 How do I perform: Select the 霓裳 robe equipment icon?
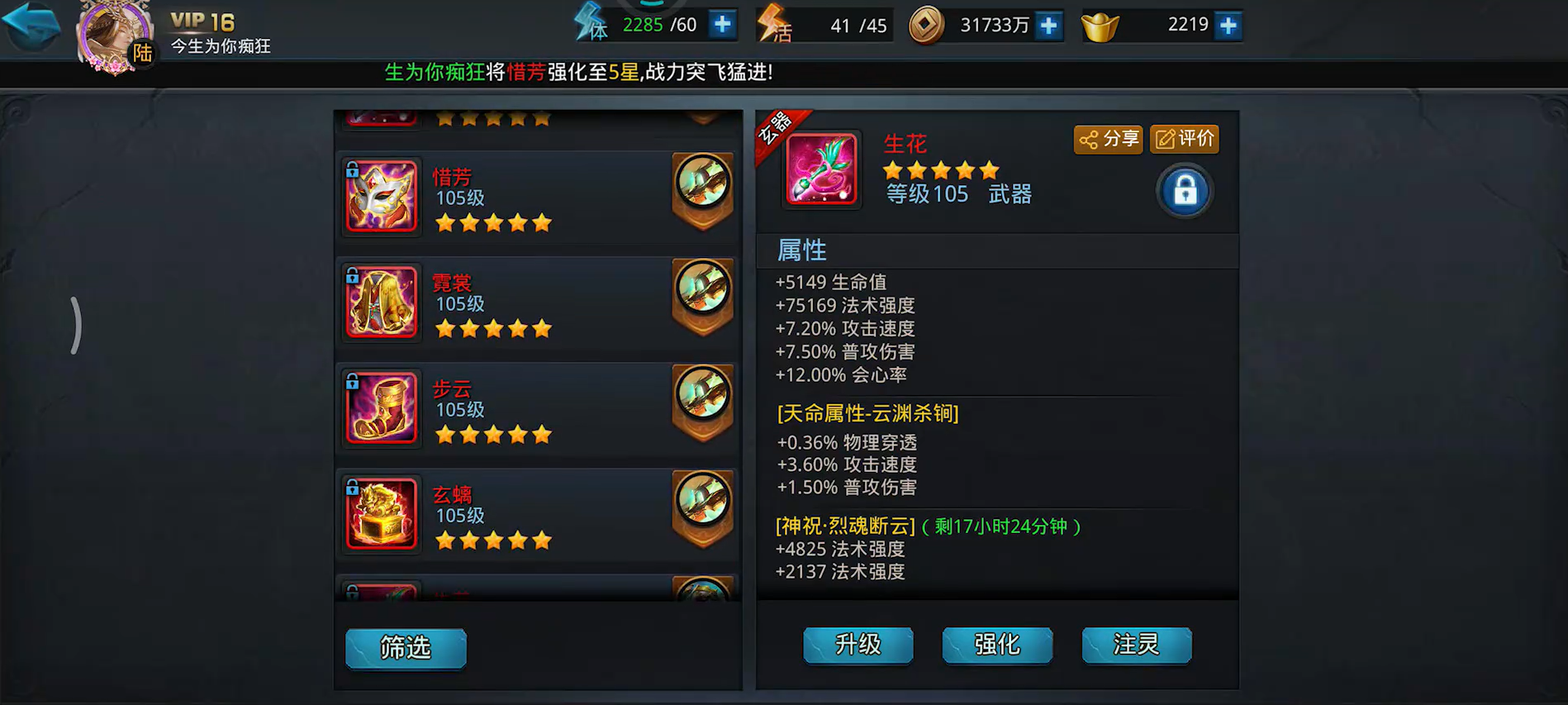click(381, 302)
